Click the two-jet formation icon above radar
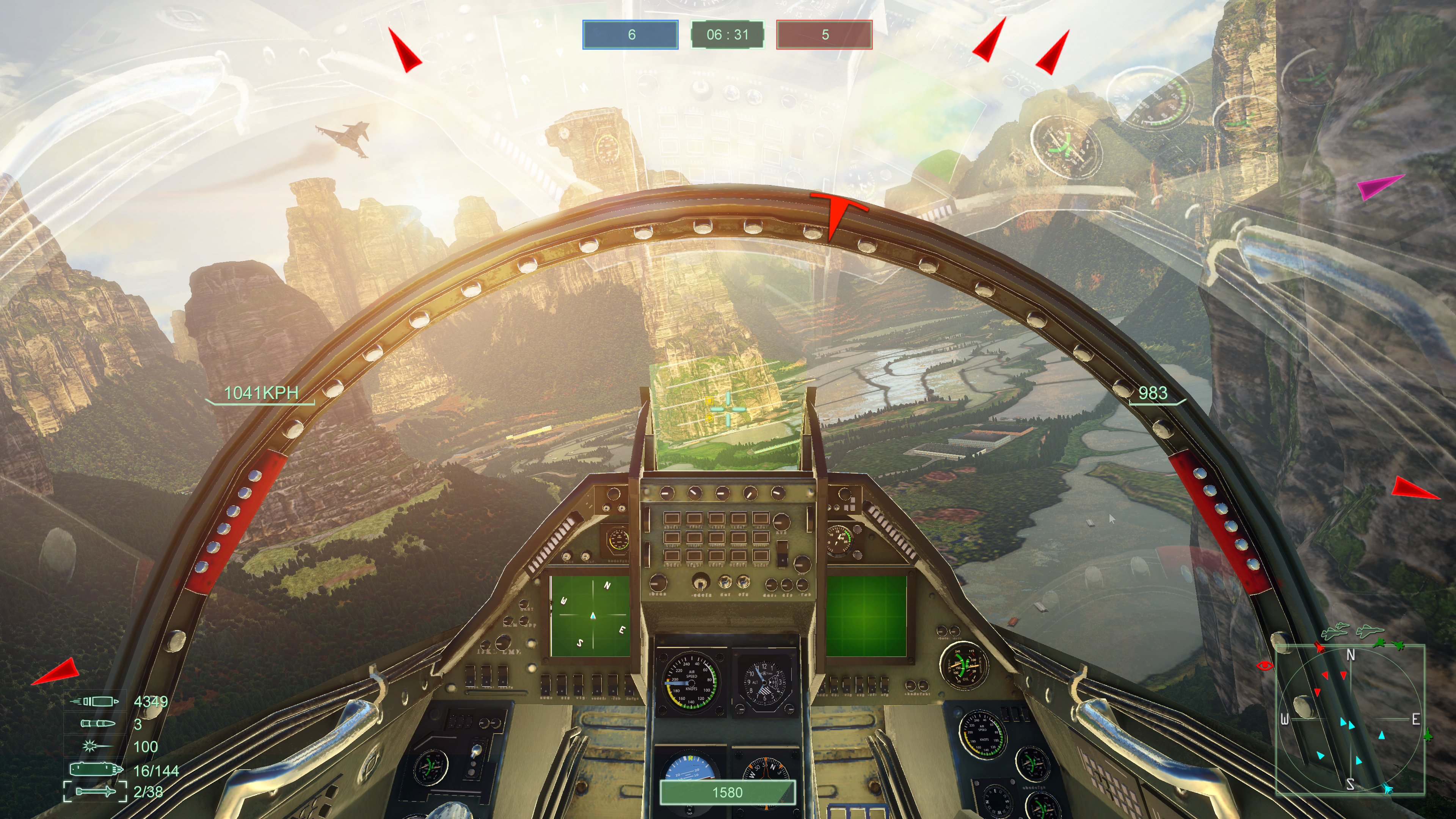Screen dimensions: 1456x819 1335,631
